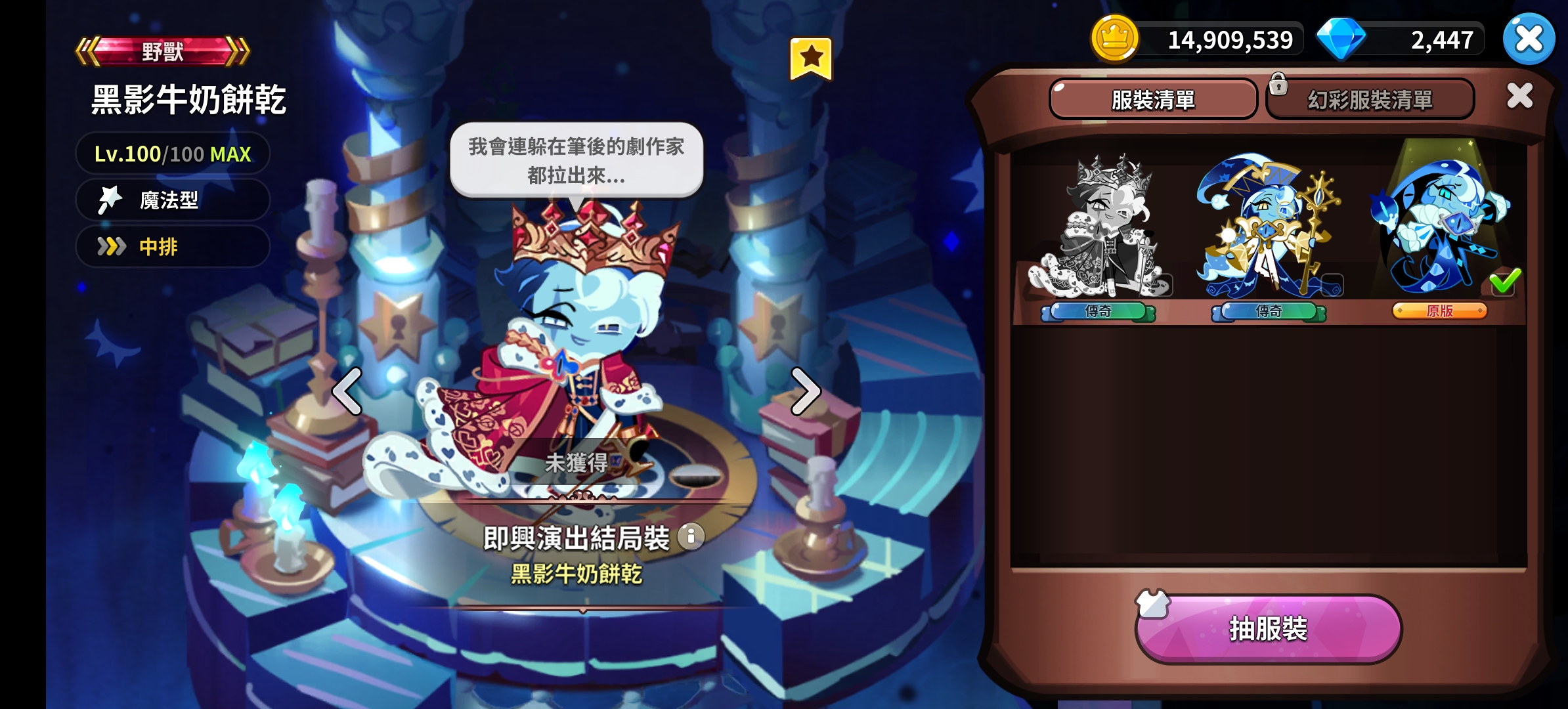This screenshot has height=709, width=1568.
Task: Switch to the 服裝清單 tab
Action: coord(1154,100)
